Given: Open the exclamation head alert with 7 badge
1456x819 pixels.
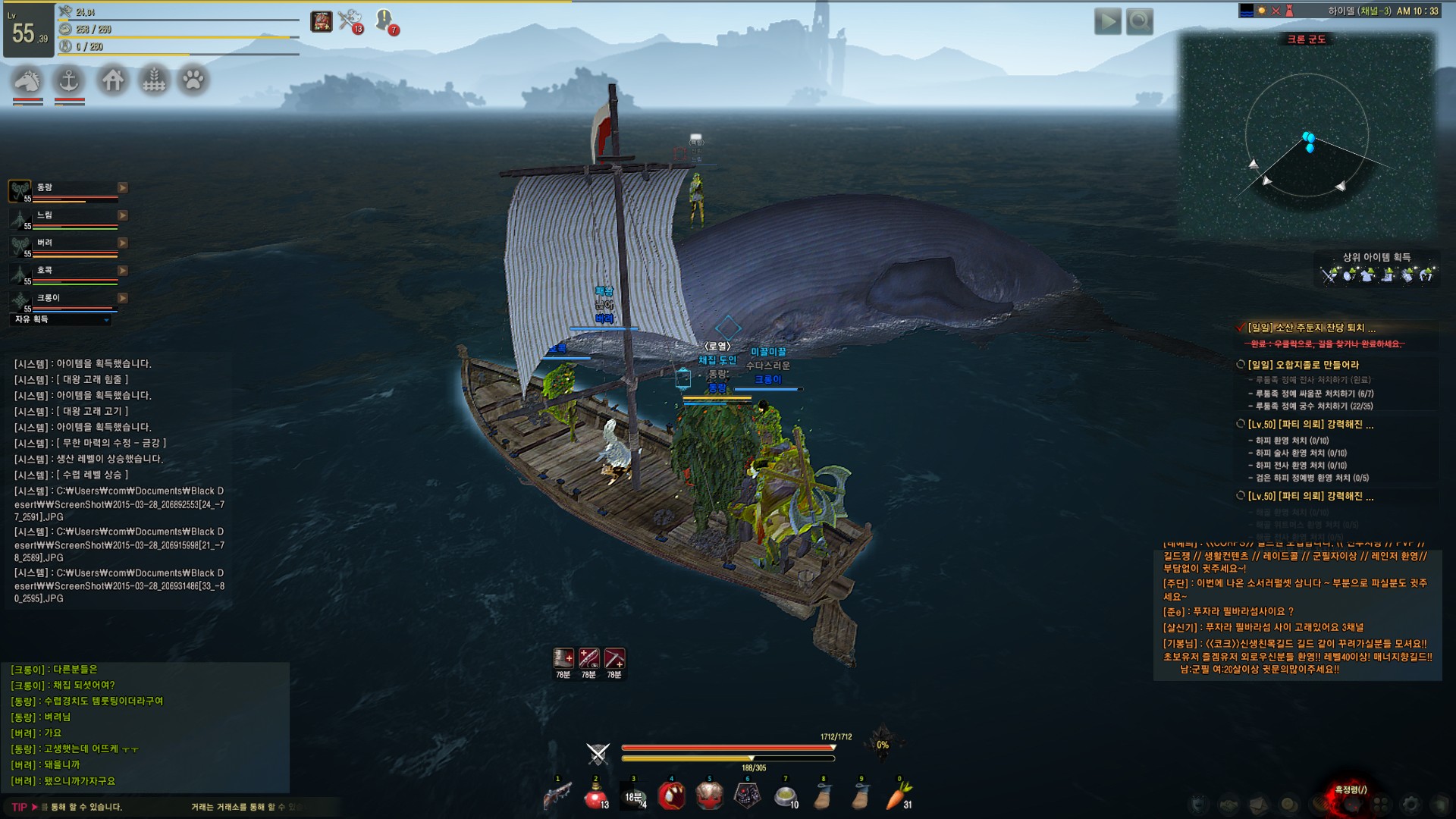Looking at the screenshot, I should [x=384, y=20].
